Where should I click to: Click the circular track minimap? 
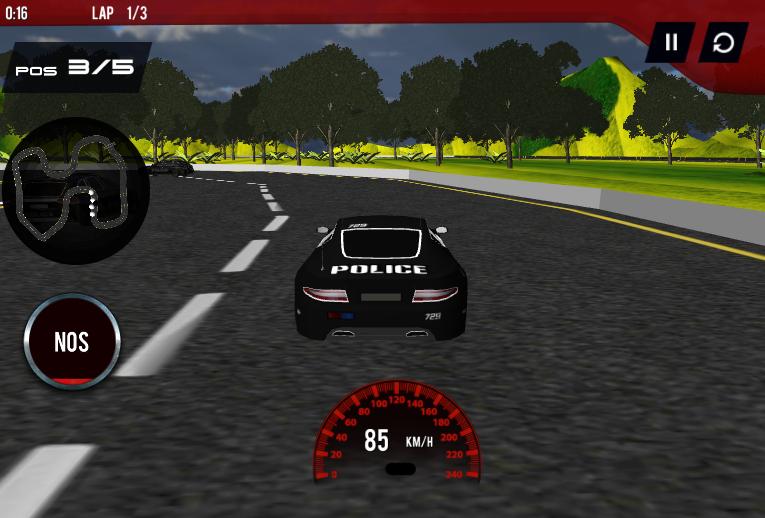pyautogui.click(x=75, y=191)
